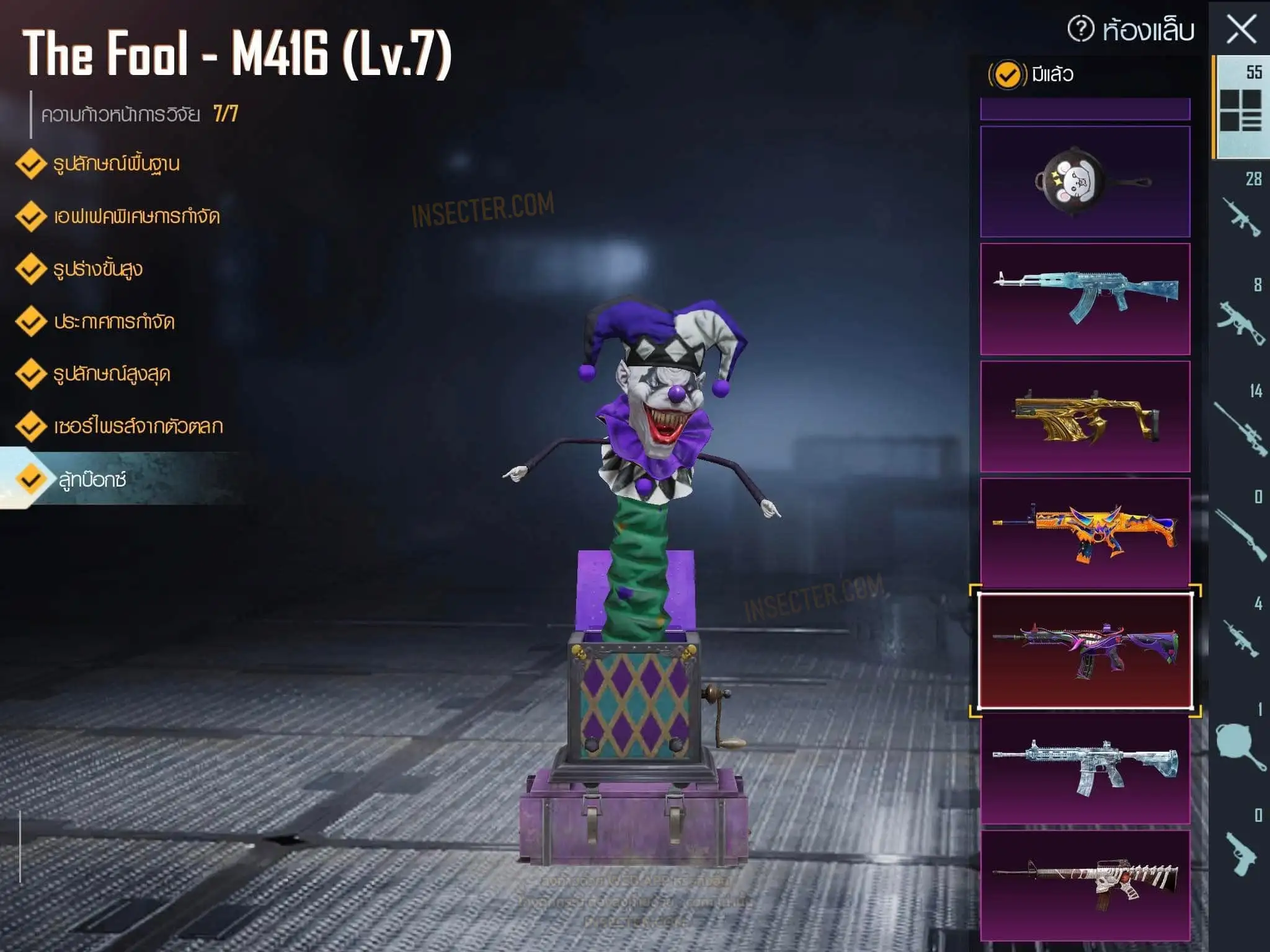Screen dimensions: 1270x952
Task: Choose the รูปร่างขั้นสูง upgrade entry
Action: coord(97,270)
